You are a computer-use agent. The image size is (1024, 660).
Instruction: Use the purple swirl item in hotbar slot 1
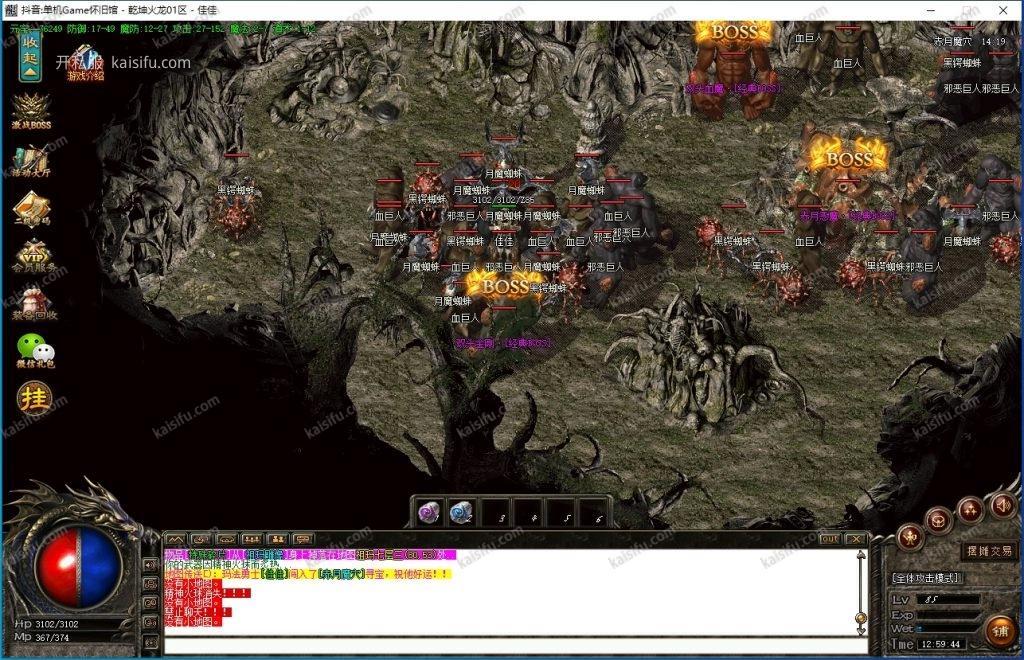click(431, 512)
